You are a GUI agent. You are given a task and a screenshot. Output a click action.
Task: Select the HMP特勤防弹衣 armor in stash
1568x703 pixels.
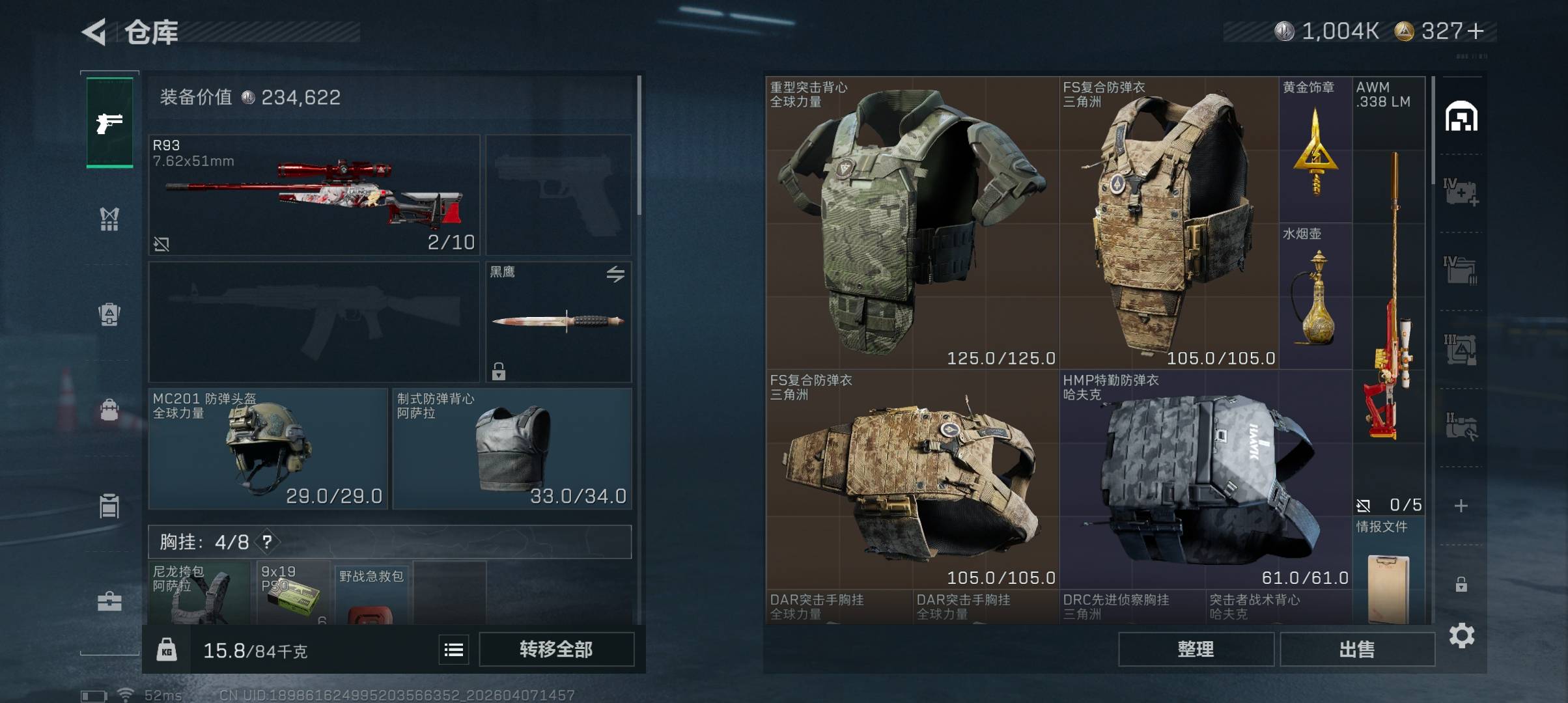1205,479
